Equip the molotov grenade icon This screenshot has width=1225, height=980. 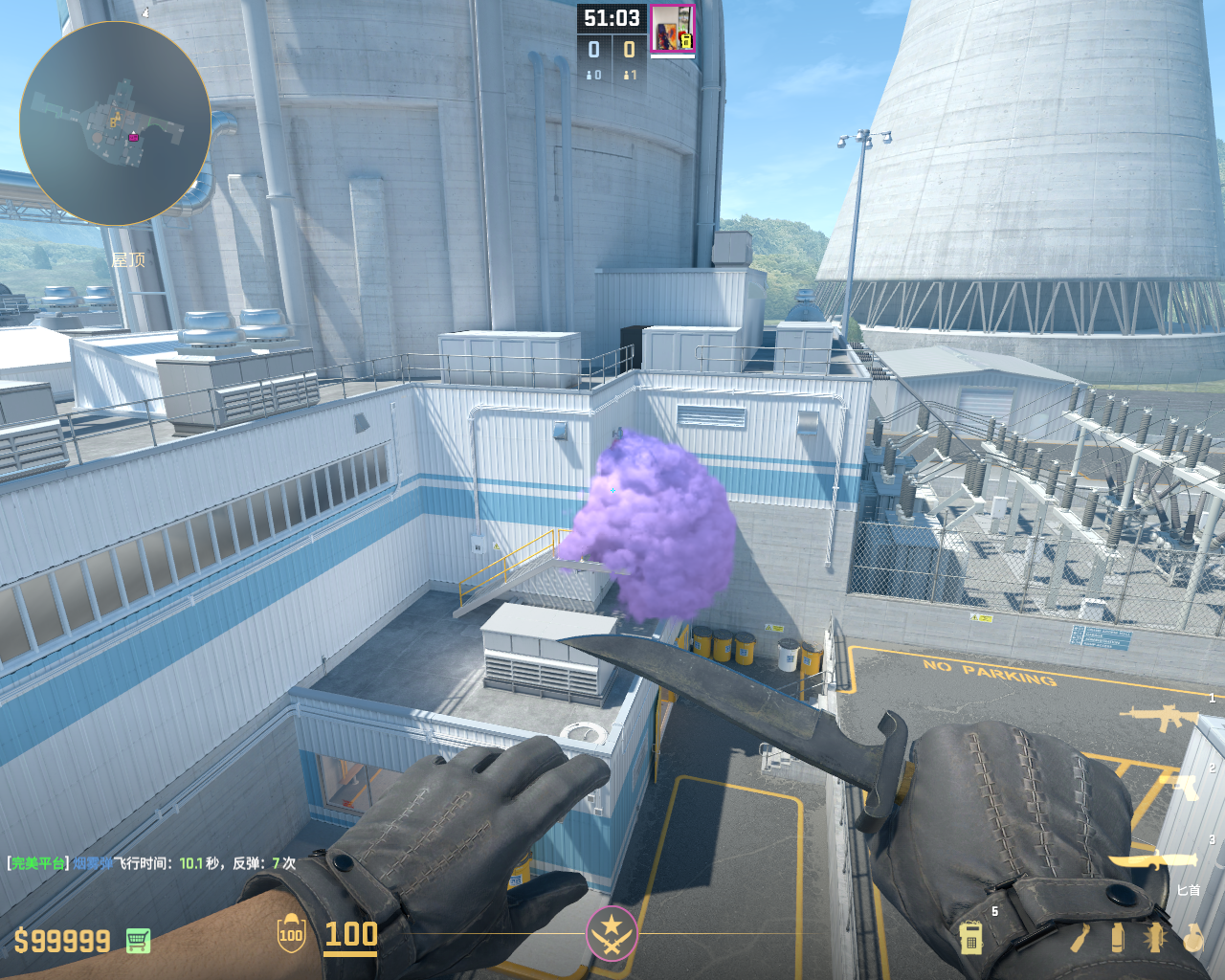point(1080,938)
